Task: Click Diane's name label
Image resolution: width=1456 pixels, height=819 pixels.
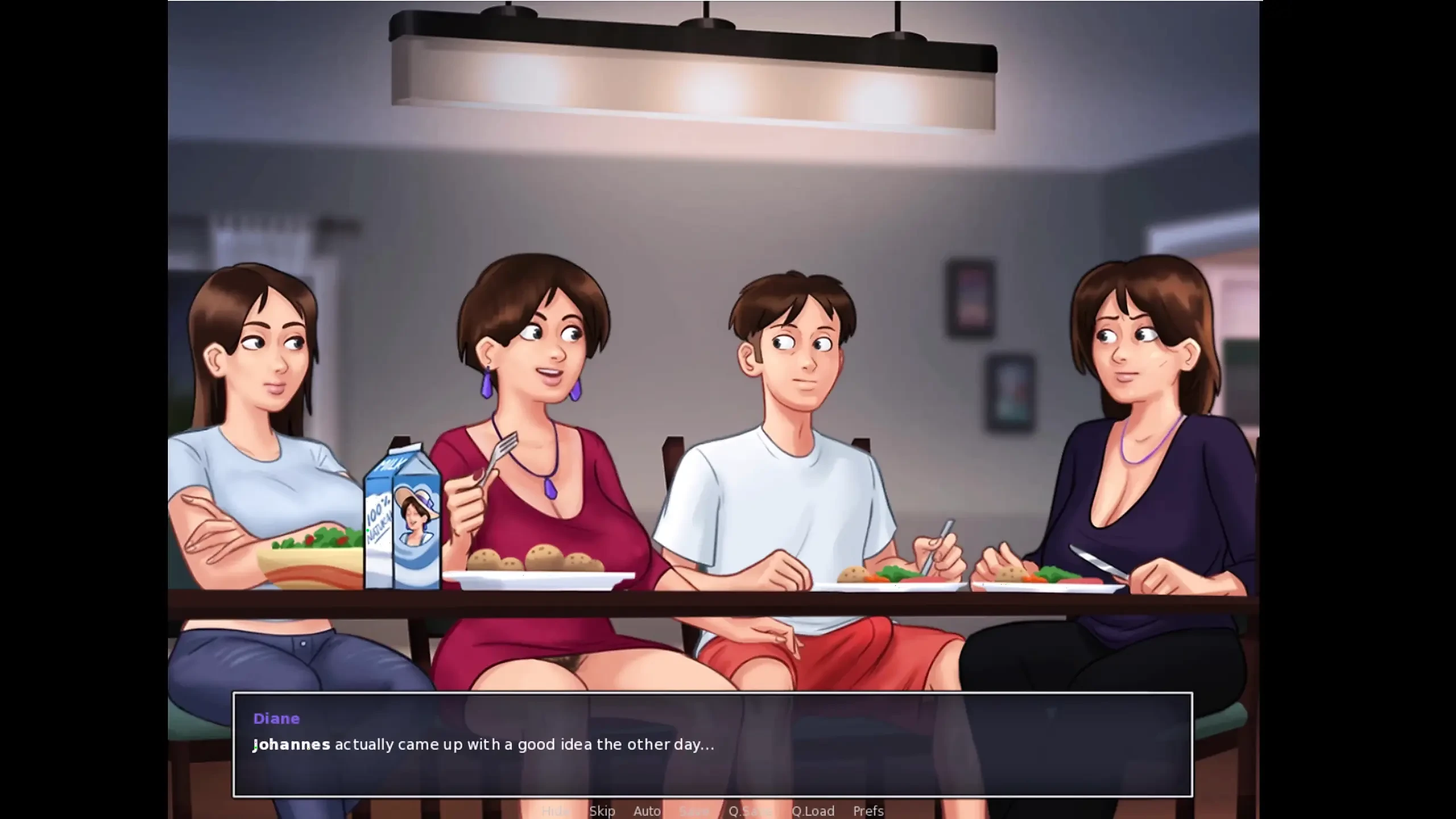Action: coord(276,718)
